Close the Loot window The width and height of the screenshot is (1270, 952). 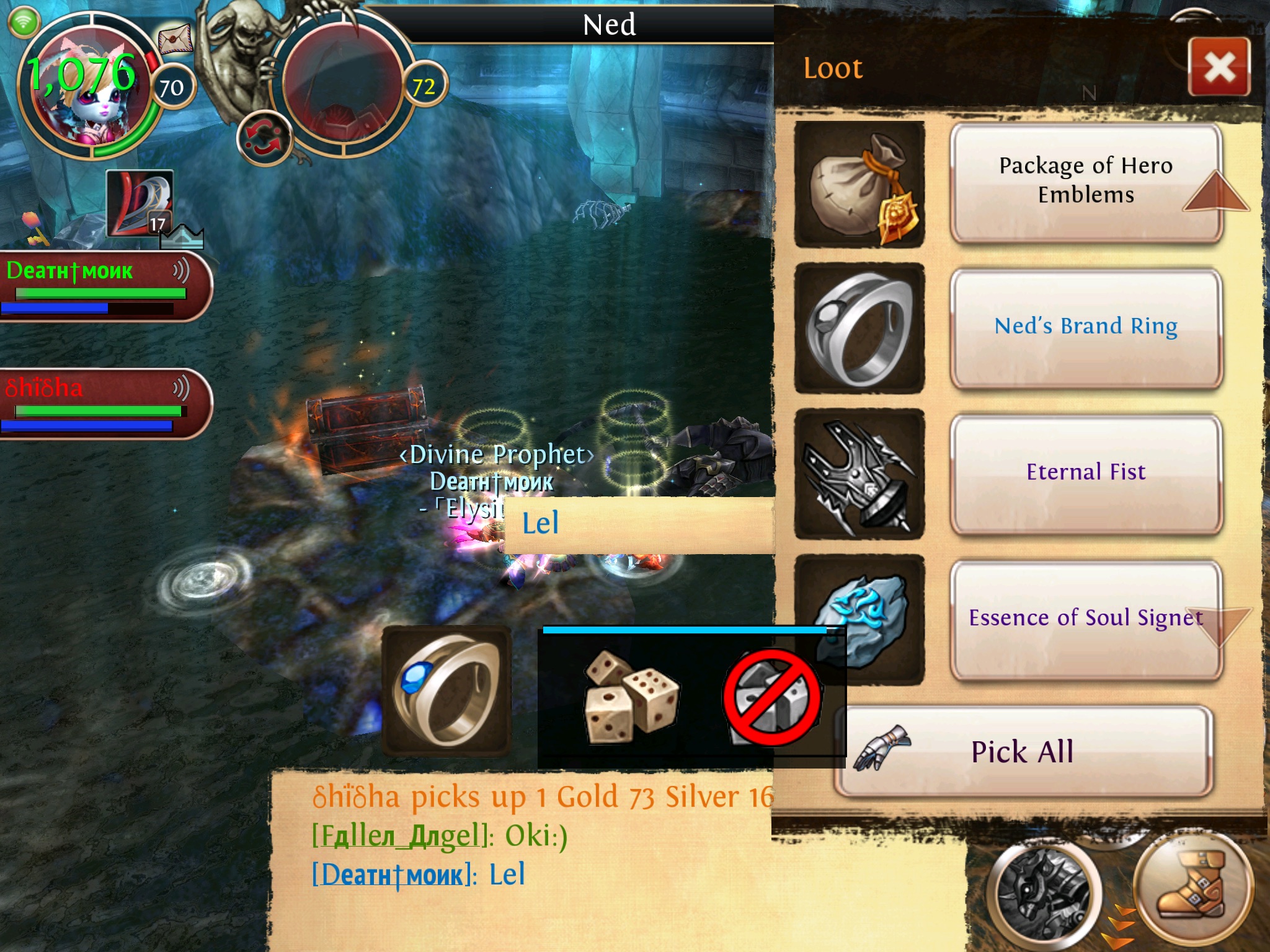(x=1219, y=67)
